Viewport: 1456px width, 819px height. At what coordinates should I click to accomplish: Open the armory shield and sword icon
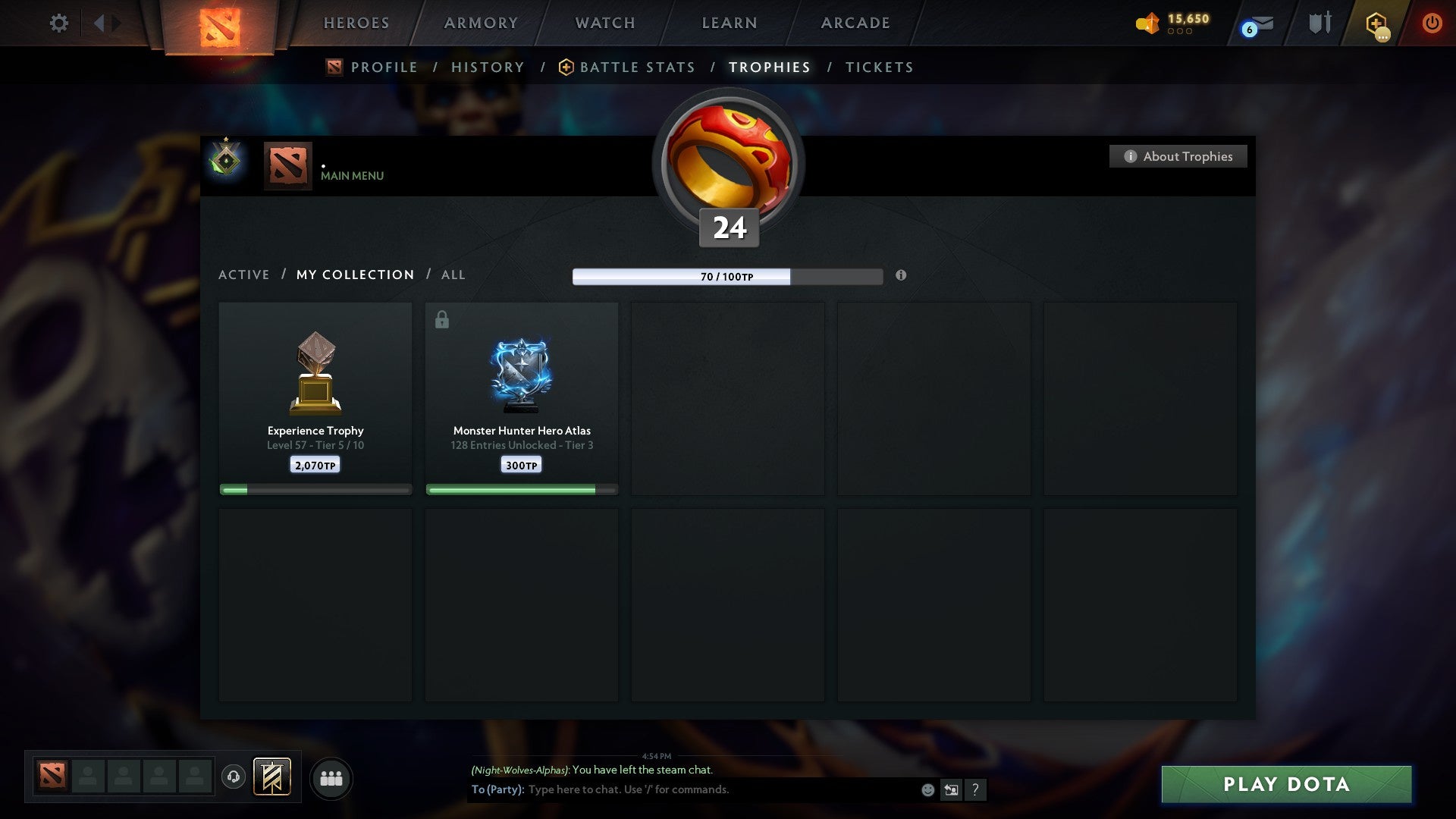point(1319,23)
